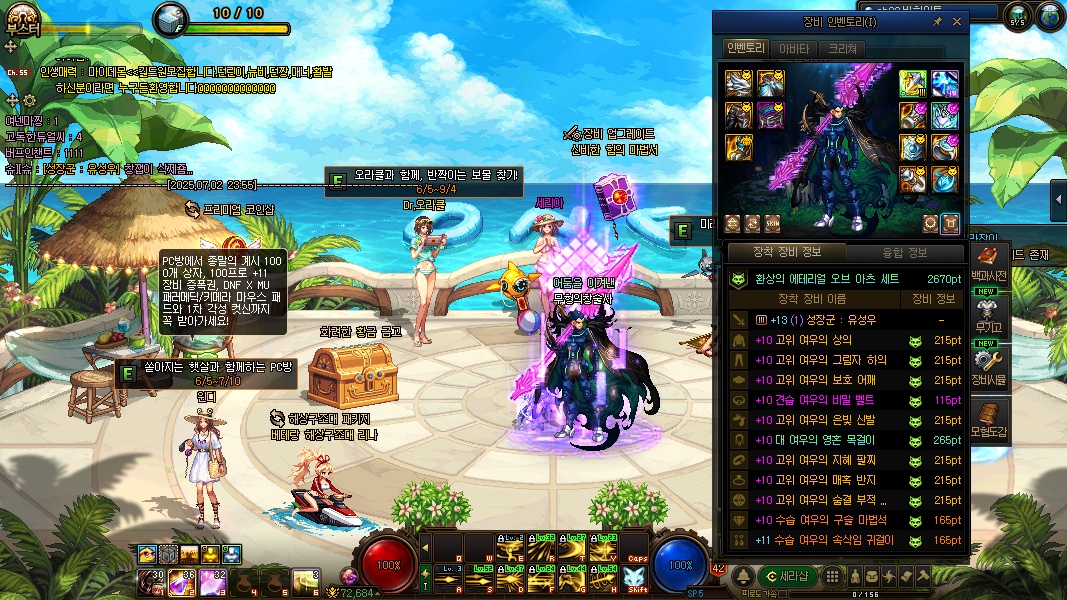Click the bell notification icon

744,576
